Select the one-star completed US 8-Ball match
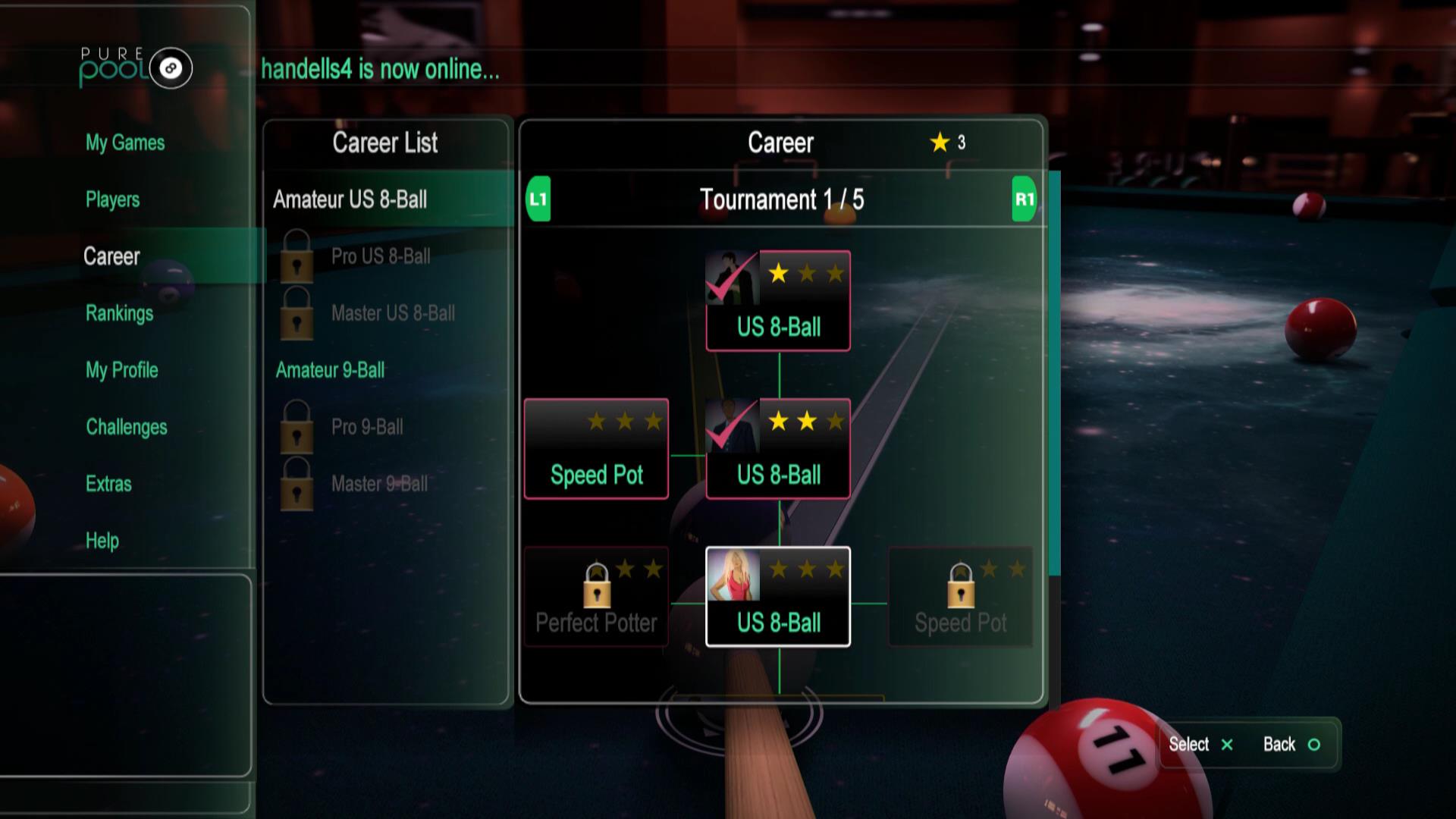 778,301
